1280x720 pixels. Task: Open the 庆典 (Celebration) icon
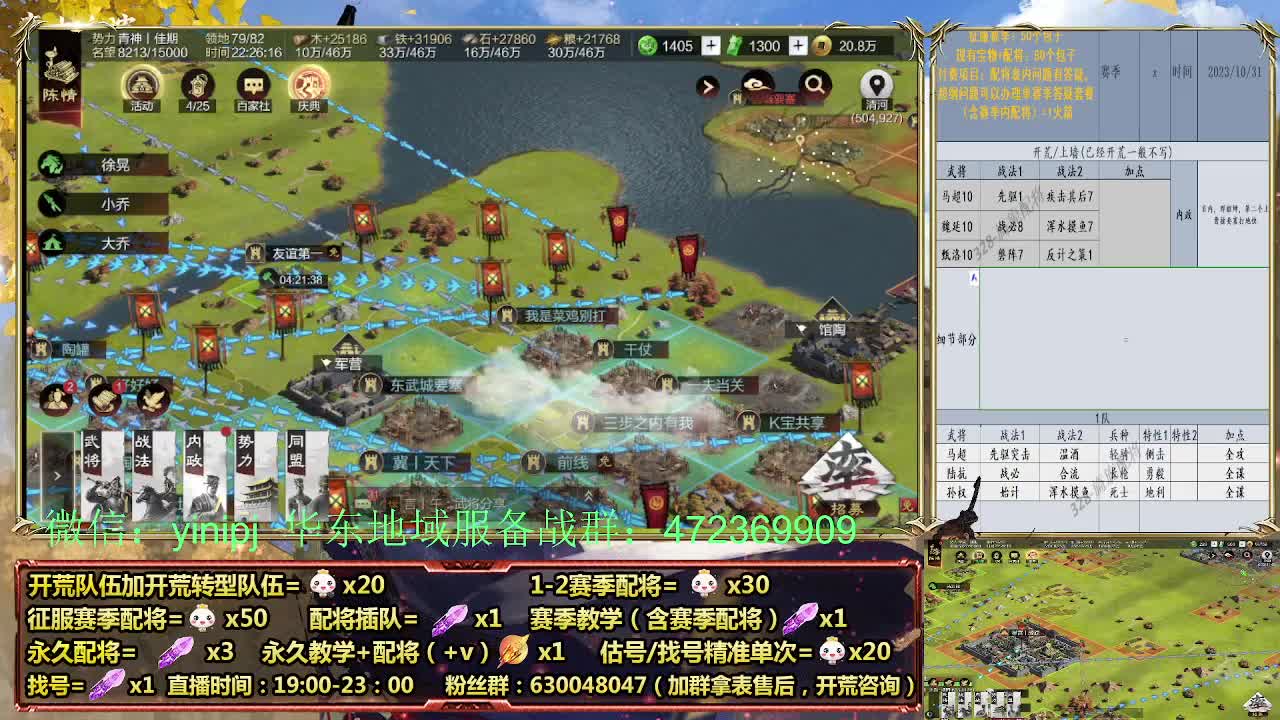coord(308,83)
